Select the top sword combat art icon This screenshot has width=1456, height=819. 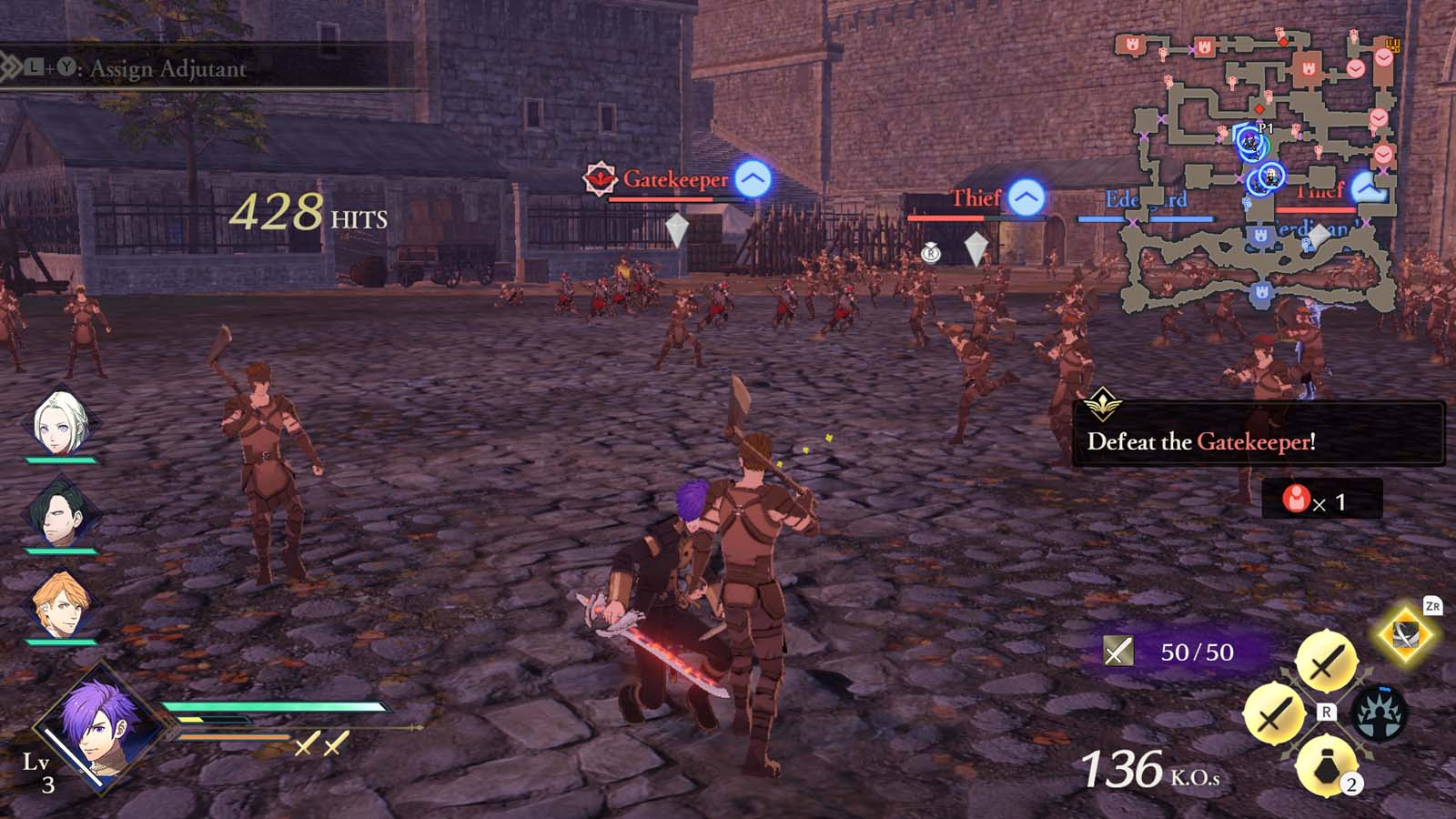1328,660
